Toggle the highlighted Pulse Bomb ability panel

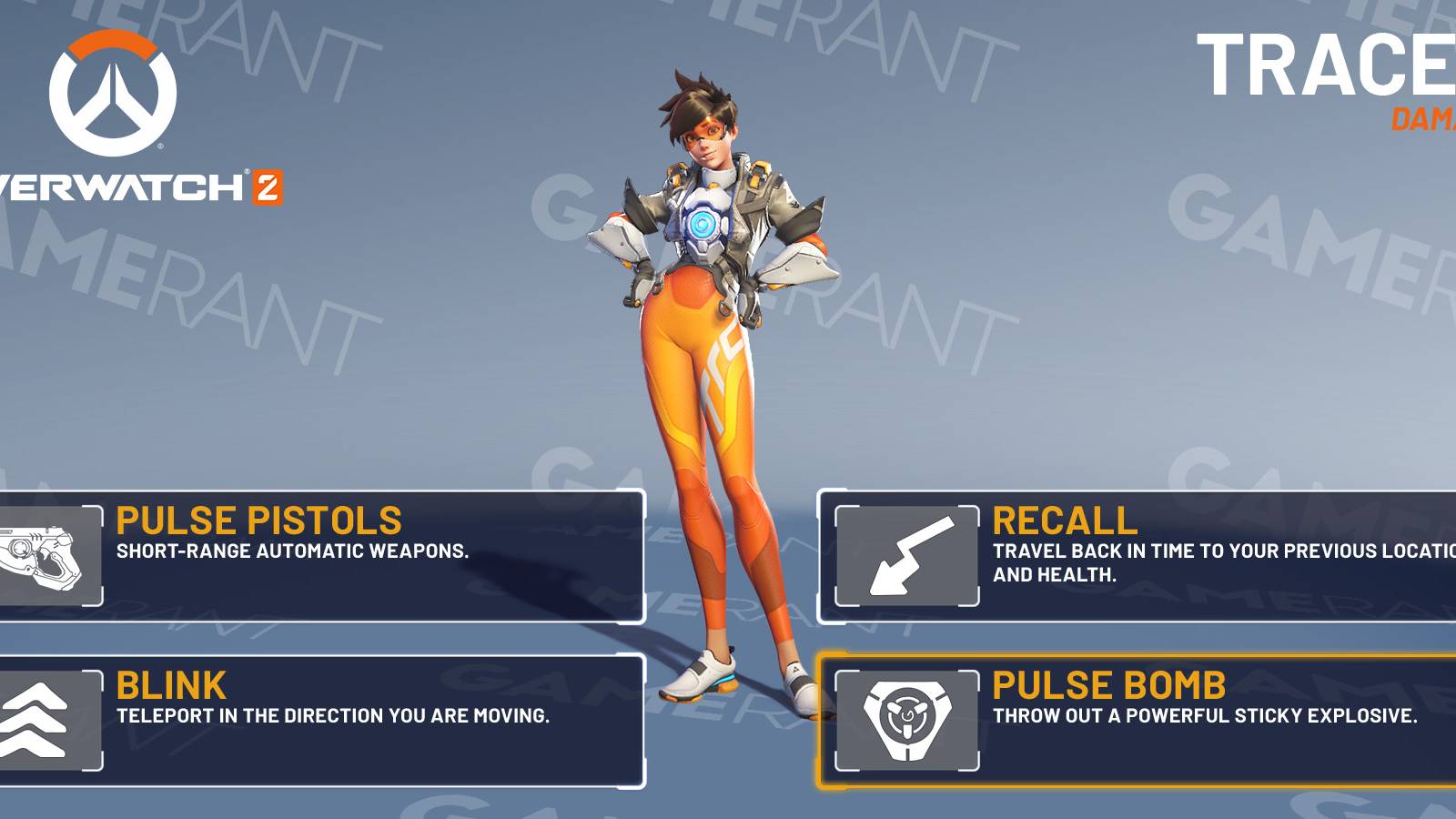1137,717
